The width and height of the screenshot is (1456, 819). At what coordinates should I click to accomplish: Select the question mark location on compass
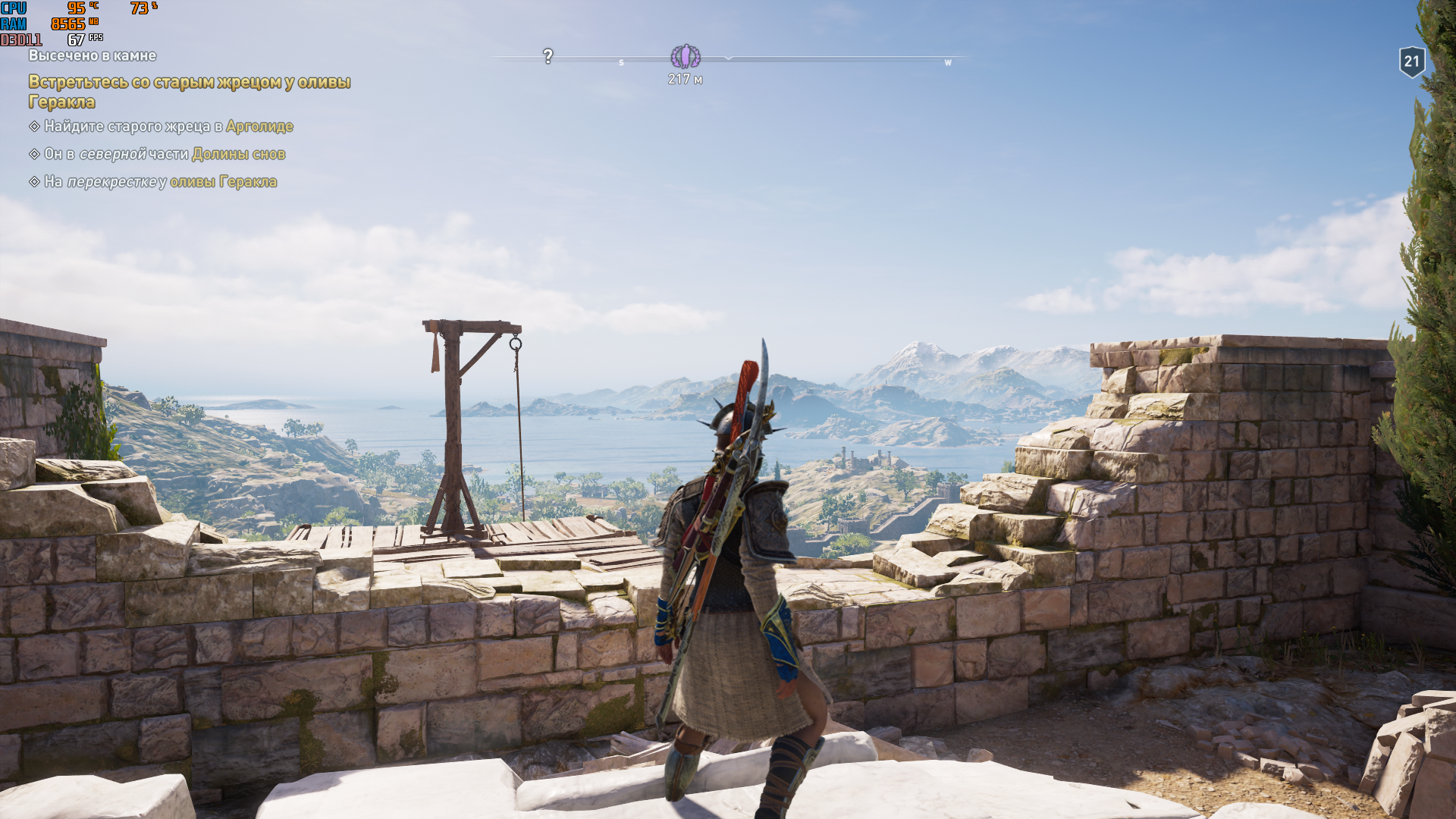point(548,56)
